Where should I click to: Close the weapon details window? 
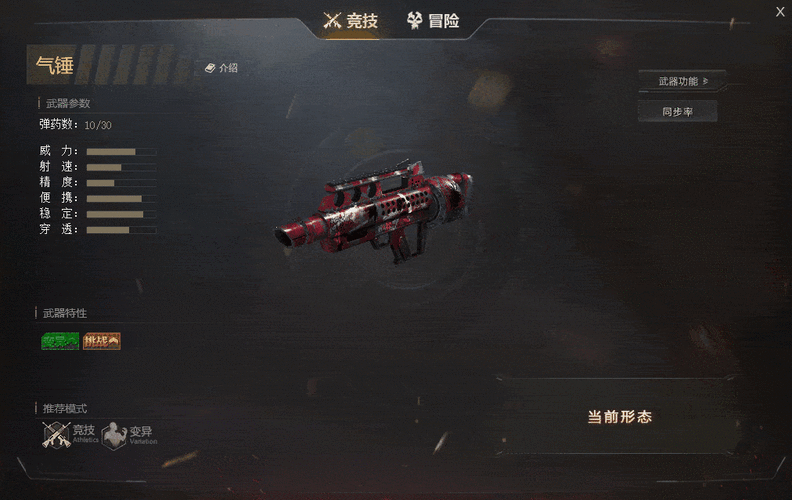pyautogui.click(x=781, y=11)
